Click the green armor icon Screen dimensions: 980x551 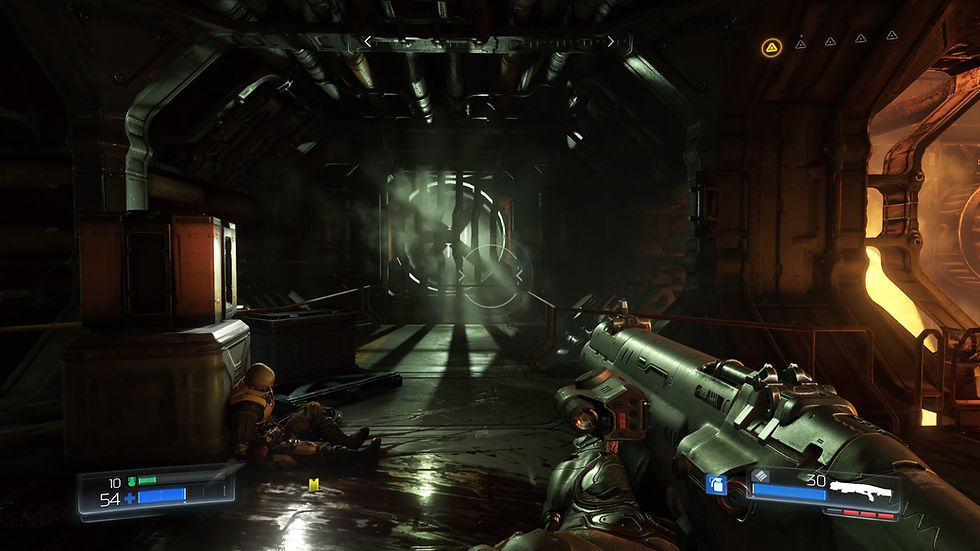[x=131, y=481]
